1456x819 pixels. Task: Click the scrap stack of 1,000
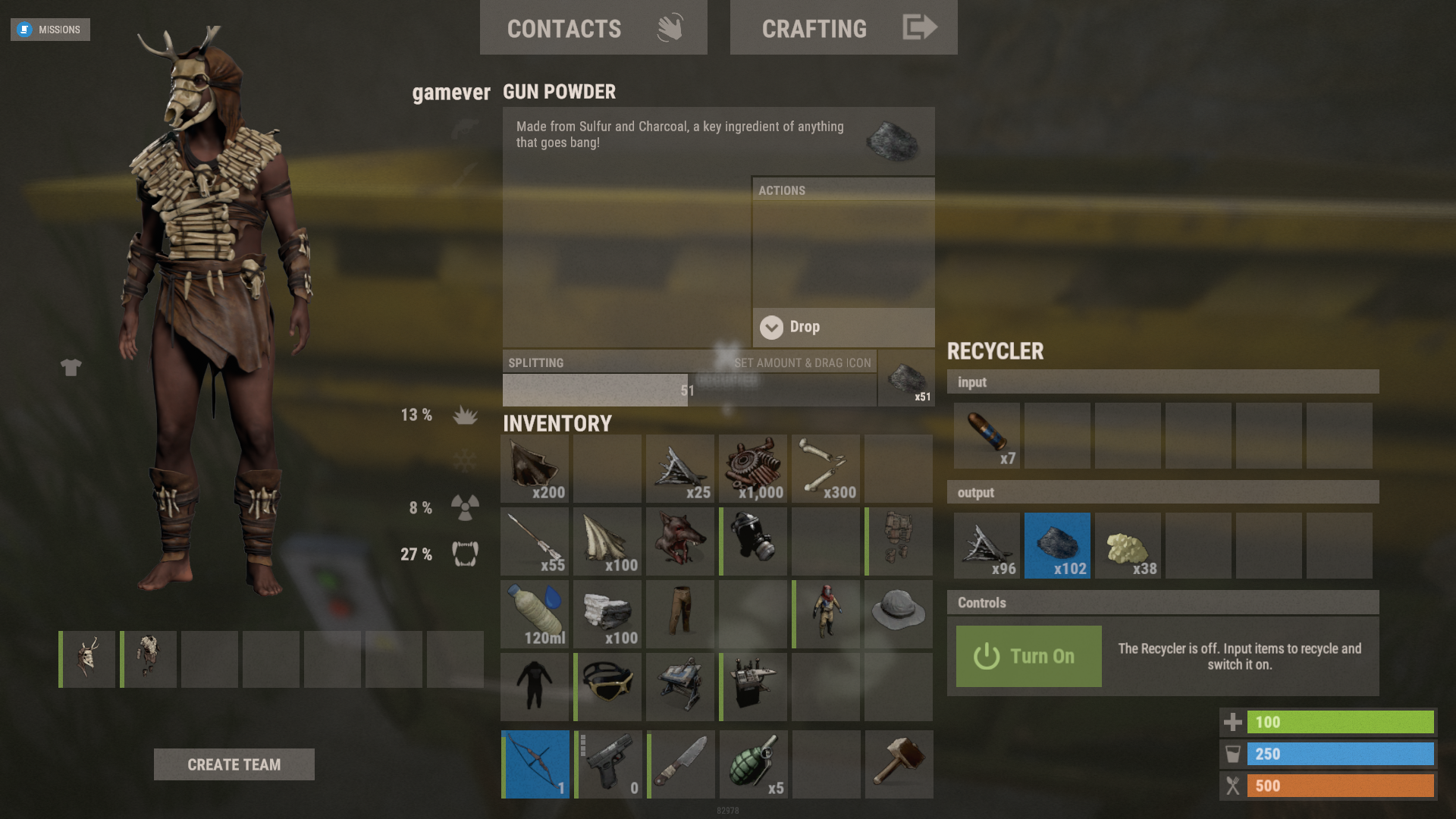753,469
